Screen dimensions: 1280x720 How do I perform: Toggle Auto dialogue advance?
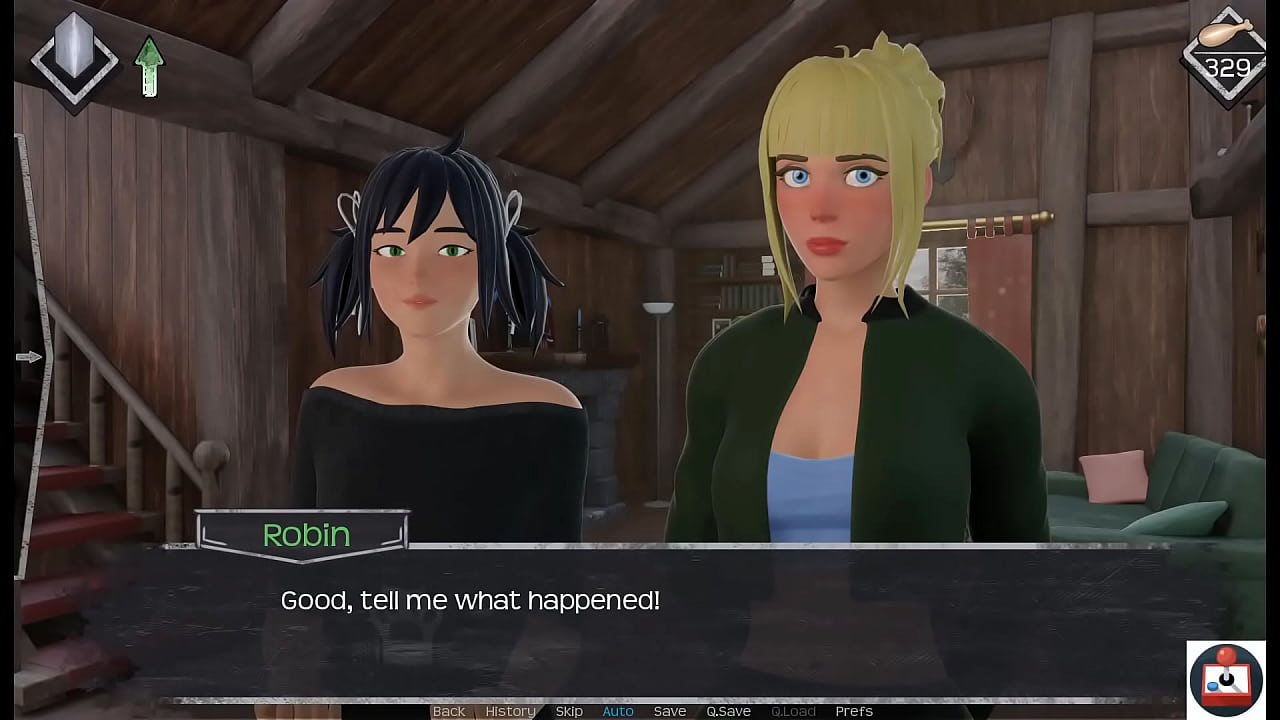click(618, 711)
